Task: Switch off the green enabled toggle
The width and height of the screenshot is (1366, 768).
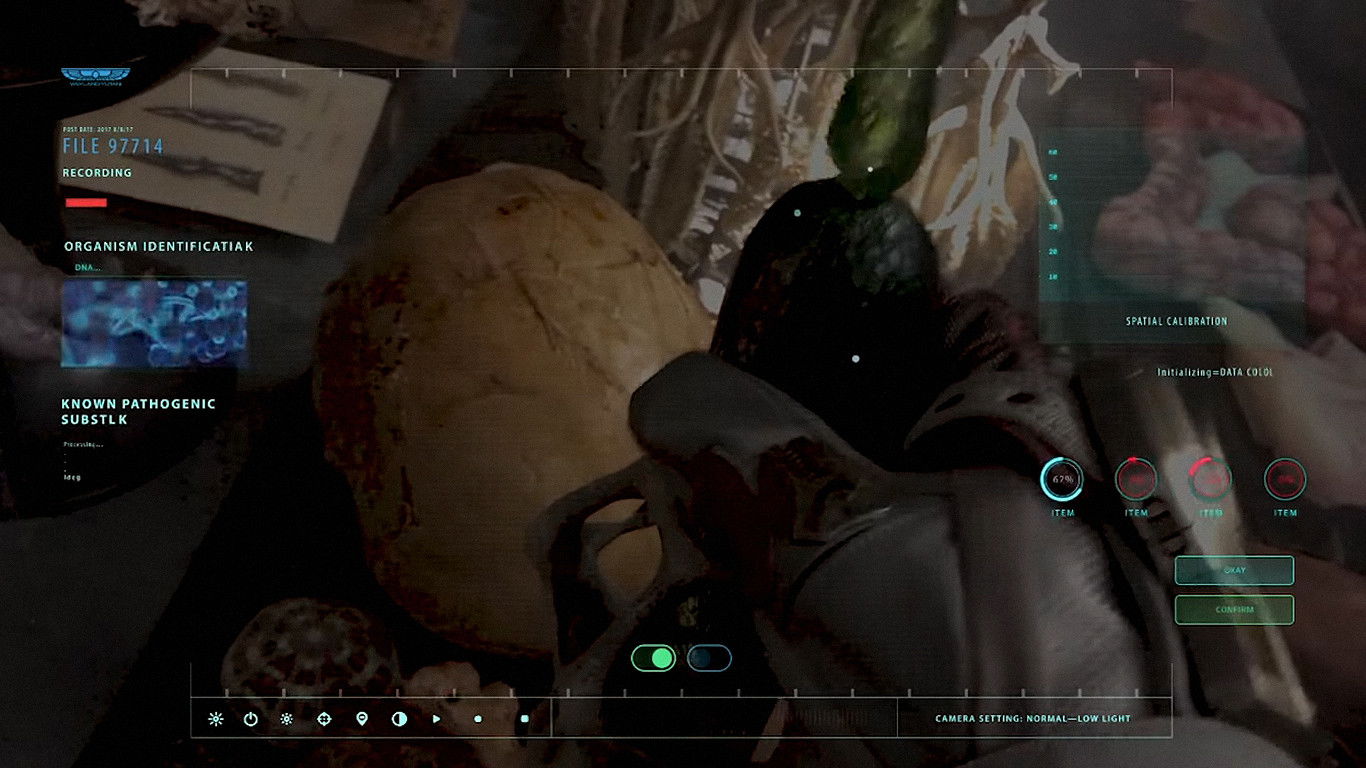Action: click(x=653, y=658)
